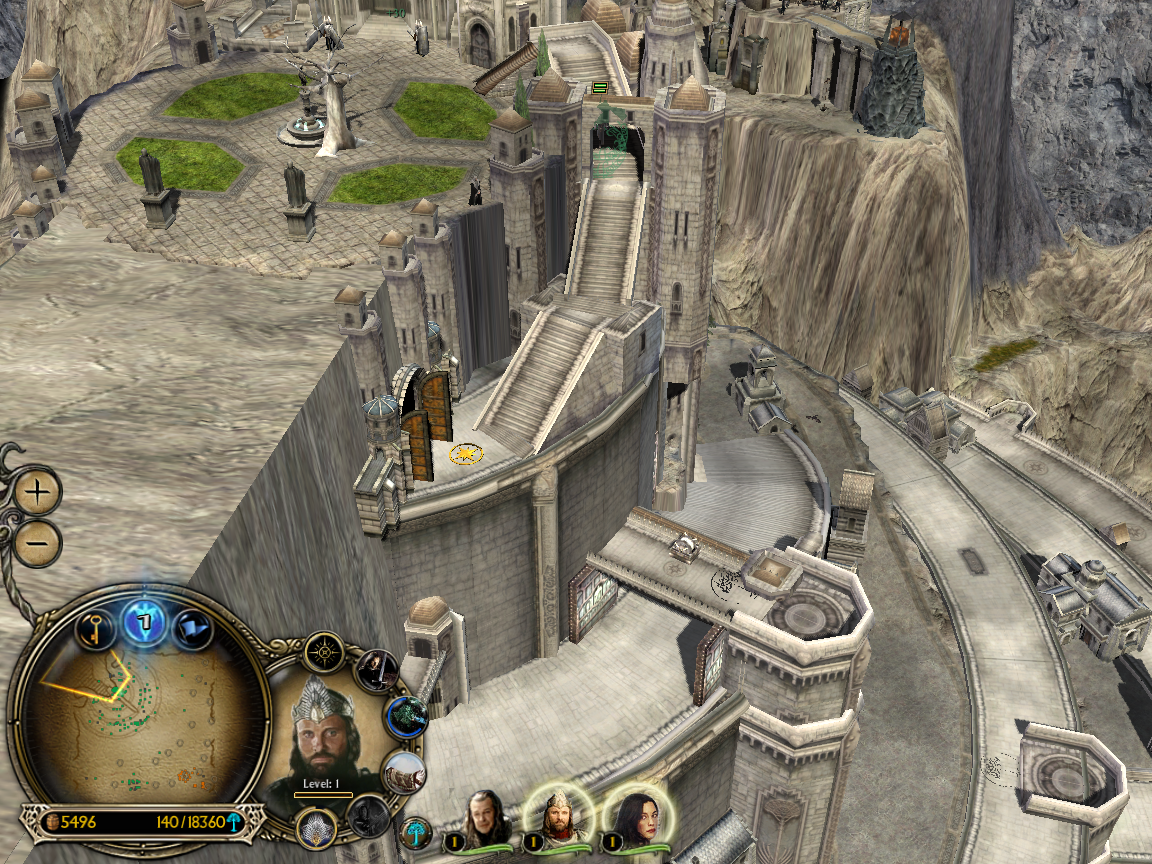Open the glowing blue power points button
The image size is (1152, 864).
pyautogui.click(x=144, y=623)
